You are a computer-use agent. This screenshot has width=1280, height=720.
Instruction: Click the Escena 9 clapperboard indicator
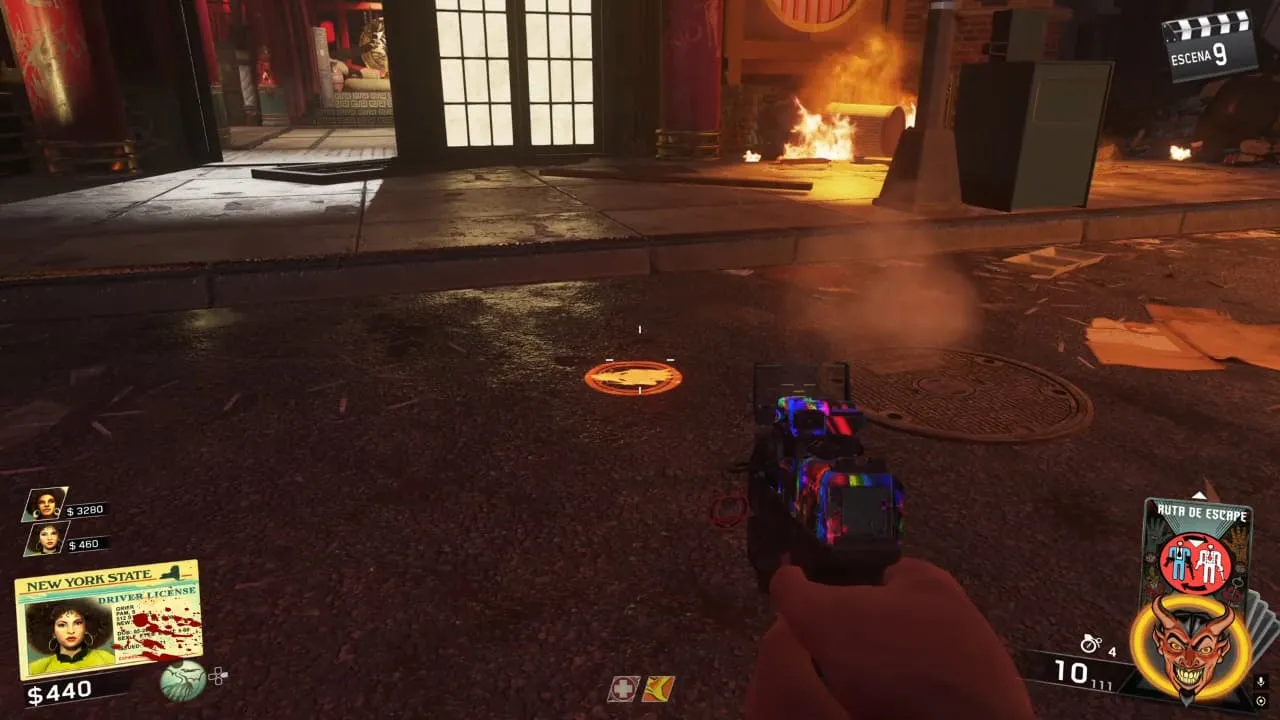[1209, 45]
